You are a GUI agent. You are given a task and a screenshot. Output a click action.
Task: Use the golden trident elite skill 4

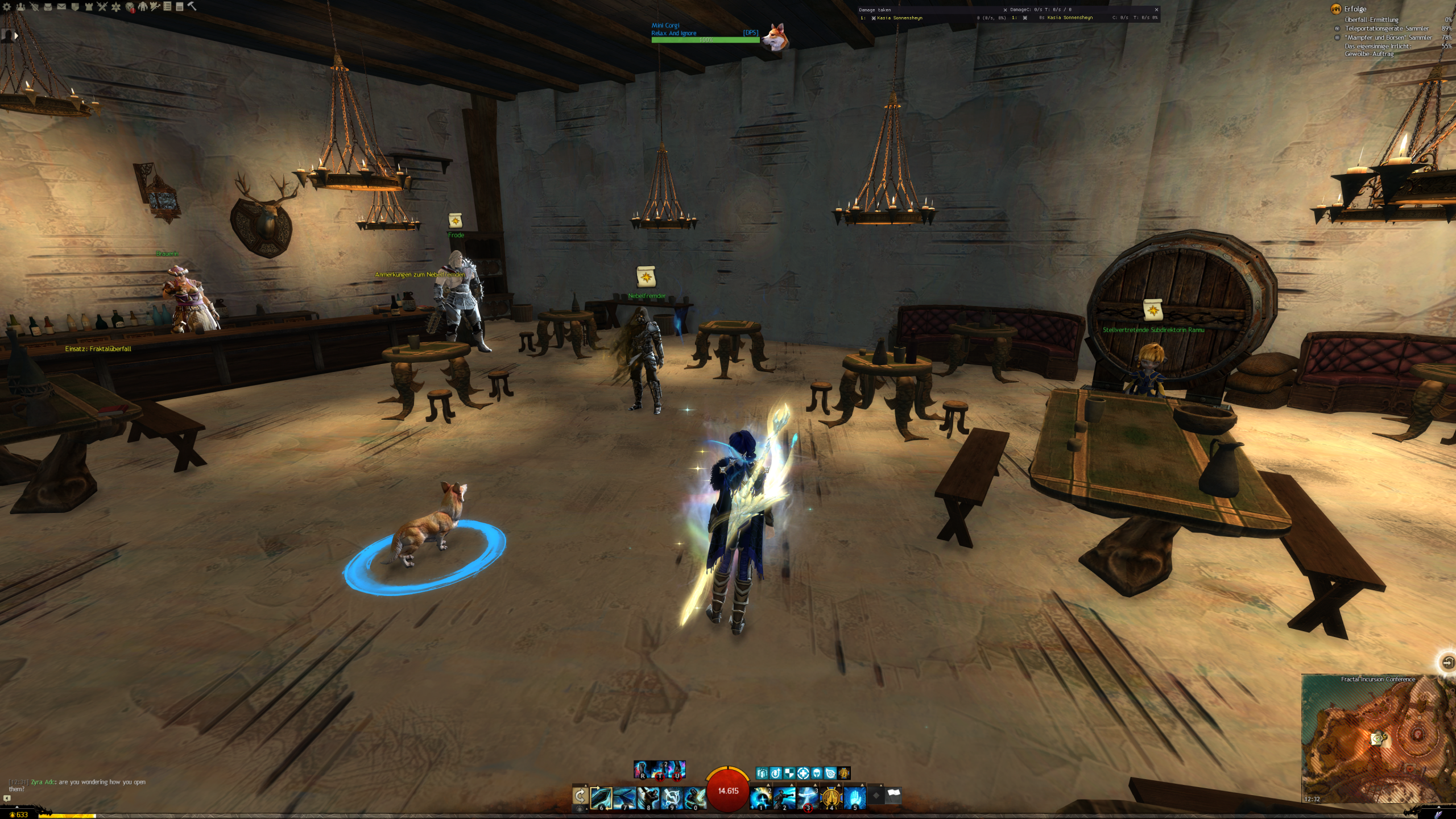[831, 798]
